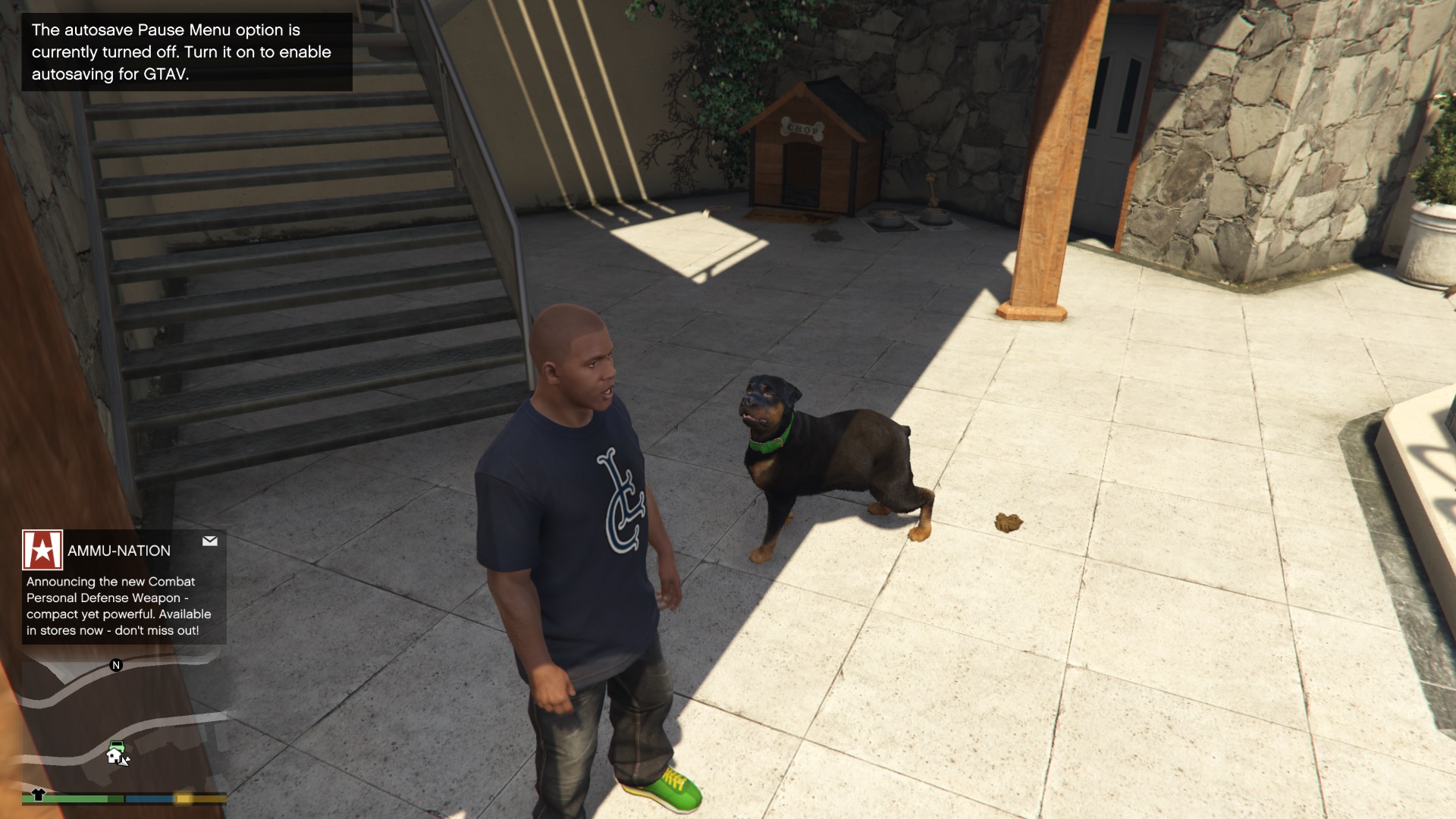The width and height of the screenshot is (1456, 819).
Task: Open the email envelope notification icon
Action: 210,541
